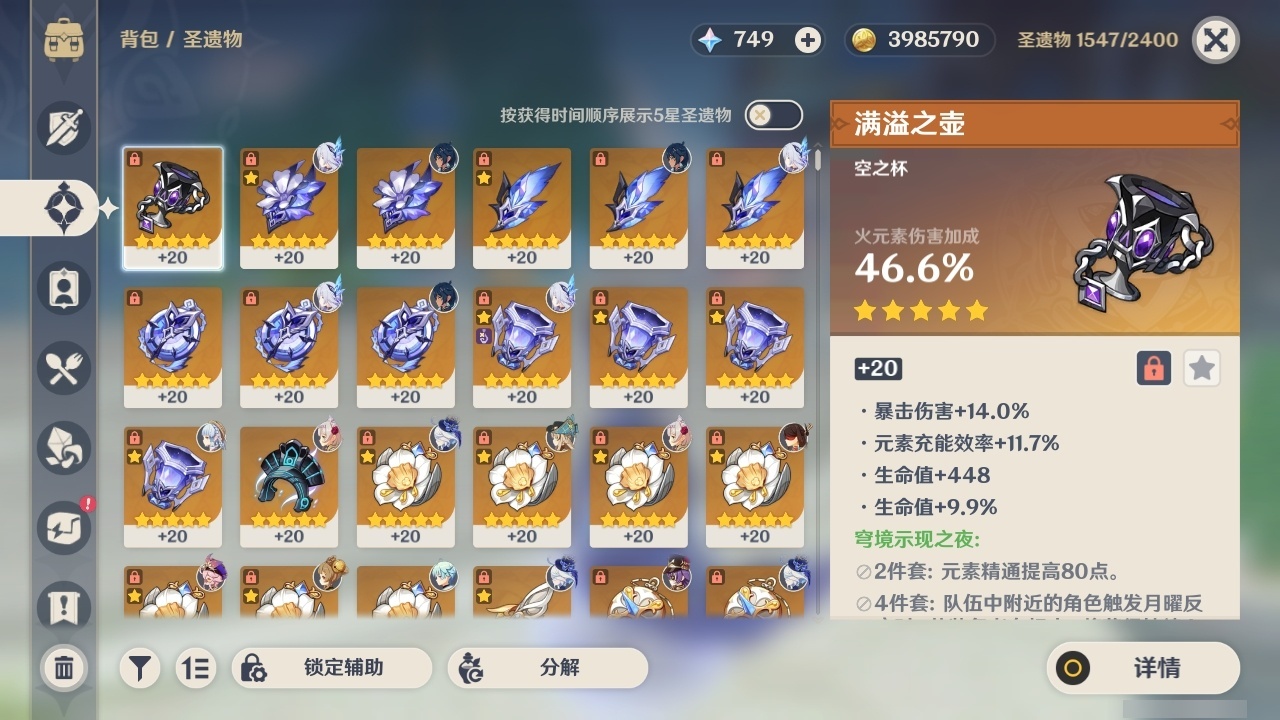Viewport: 1280px width, 720px height.
Task: Select the food category icon
Action: click(x=62, y=367)
